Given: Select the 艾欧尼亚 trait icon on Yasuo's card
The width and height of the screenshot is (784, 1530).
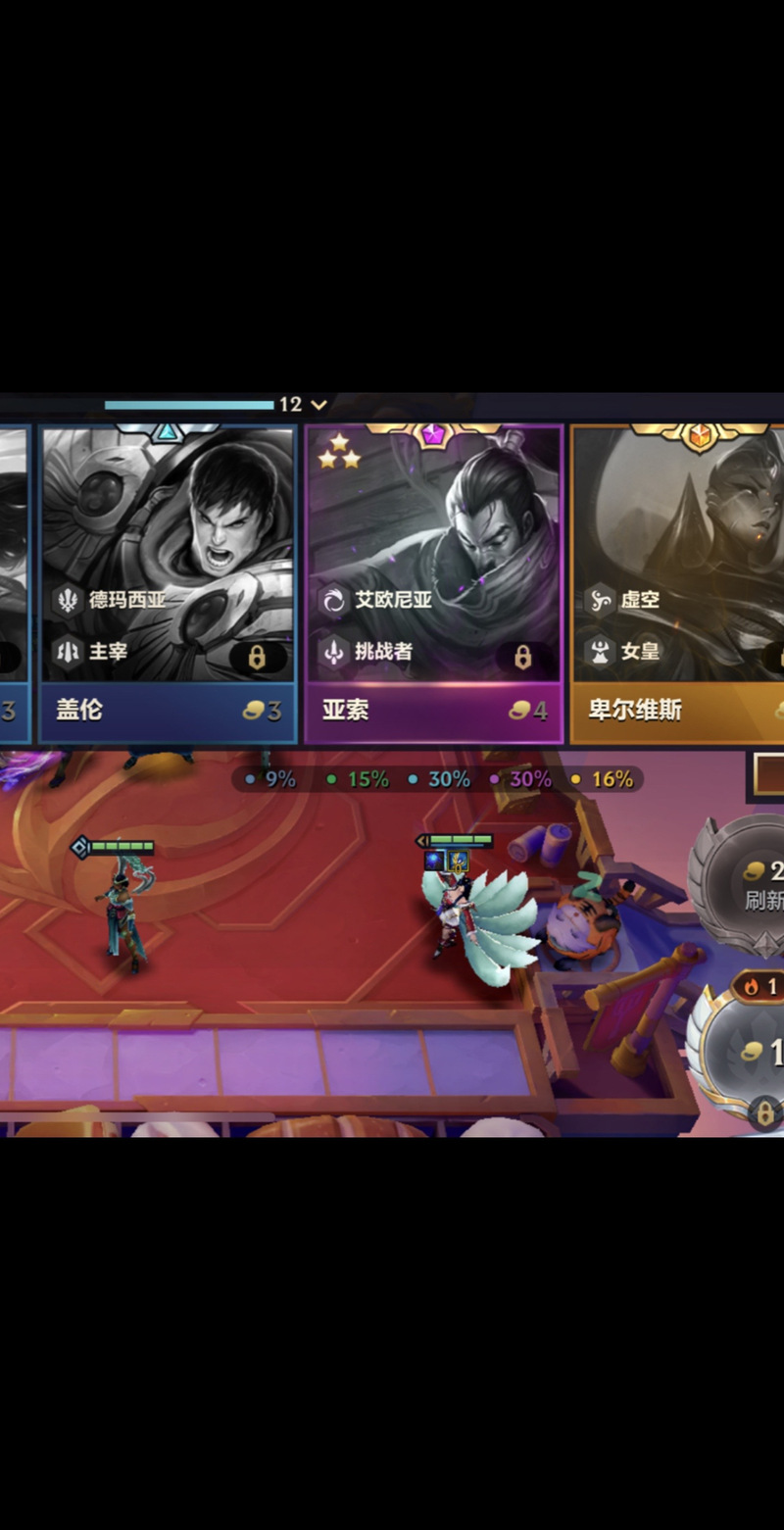Looking at the screenshot, I should [x=334, y=600].
